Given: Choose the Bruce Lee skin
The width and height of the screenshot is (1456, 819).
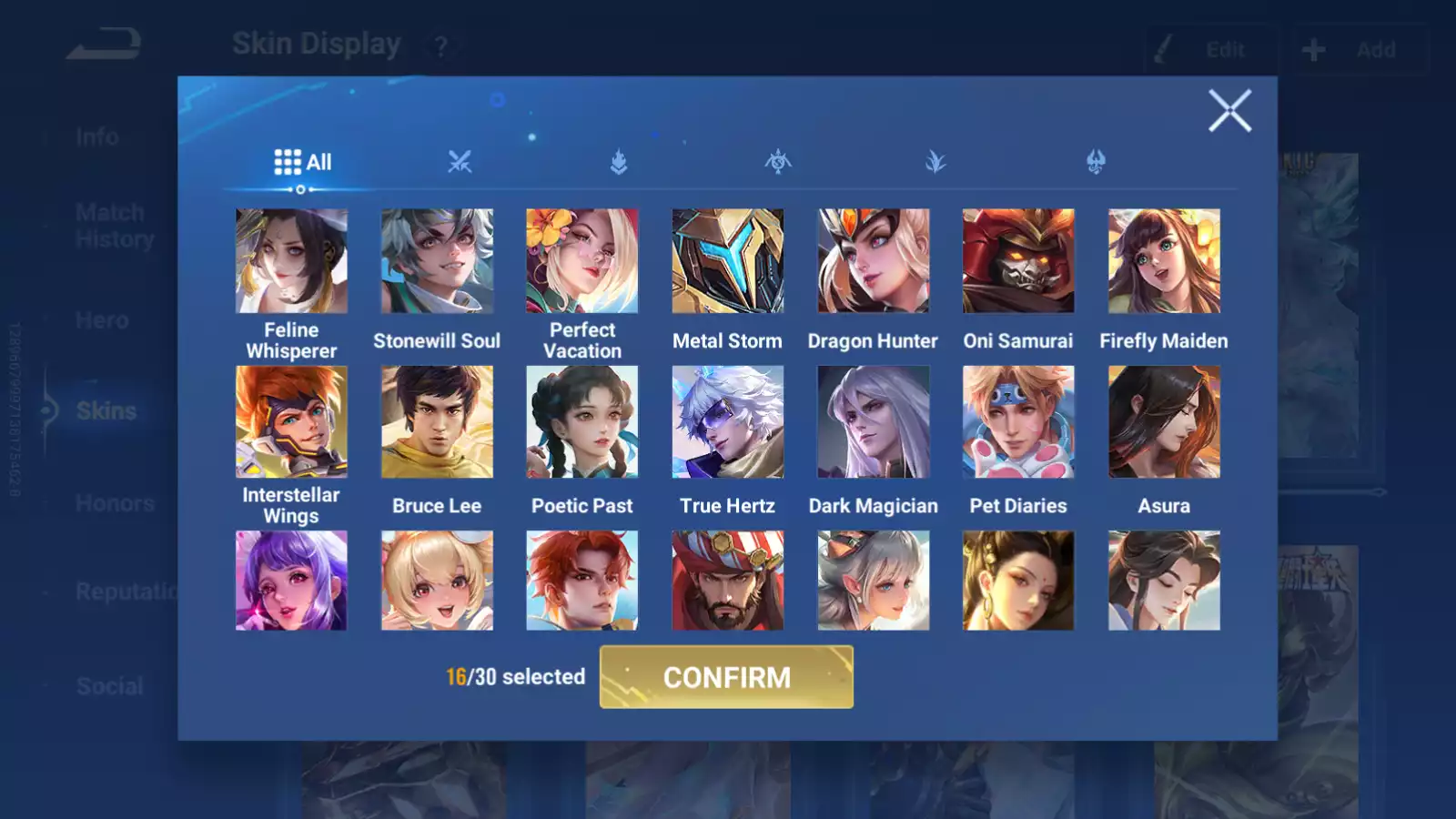Looking at the screenshot, I should (437, 422).
